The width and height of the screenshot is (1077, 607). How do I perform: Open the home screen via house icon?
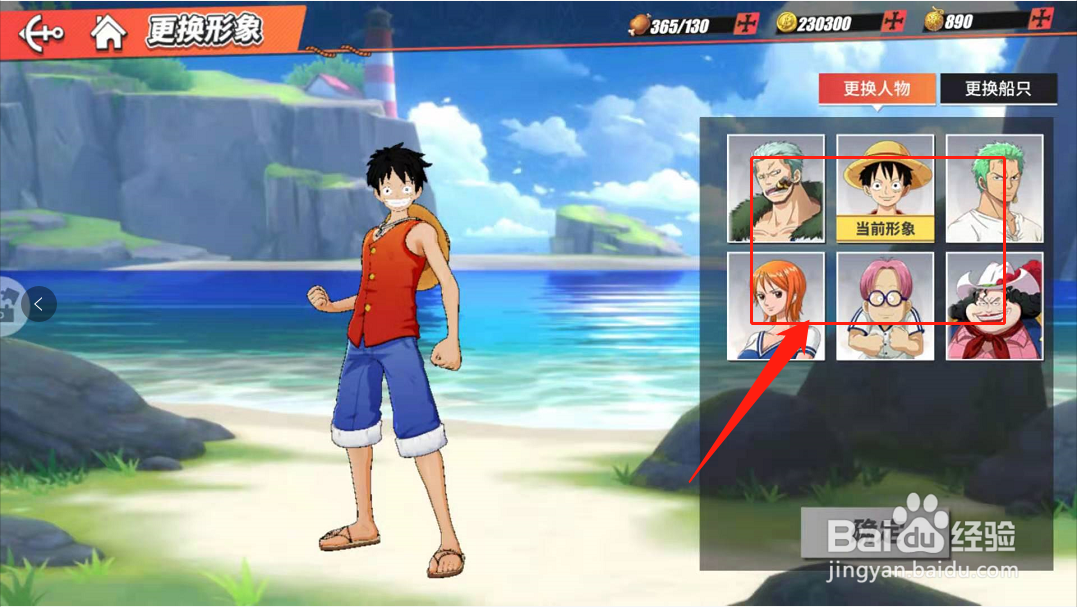pos(108,32)
